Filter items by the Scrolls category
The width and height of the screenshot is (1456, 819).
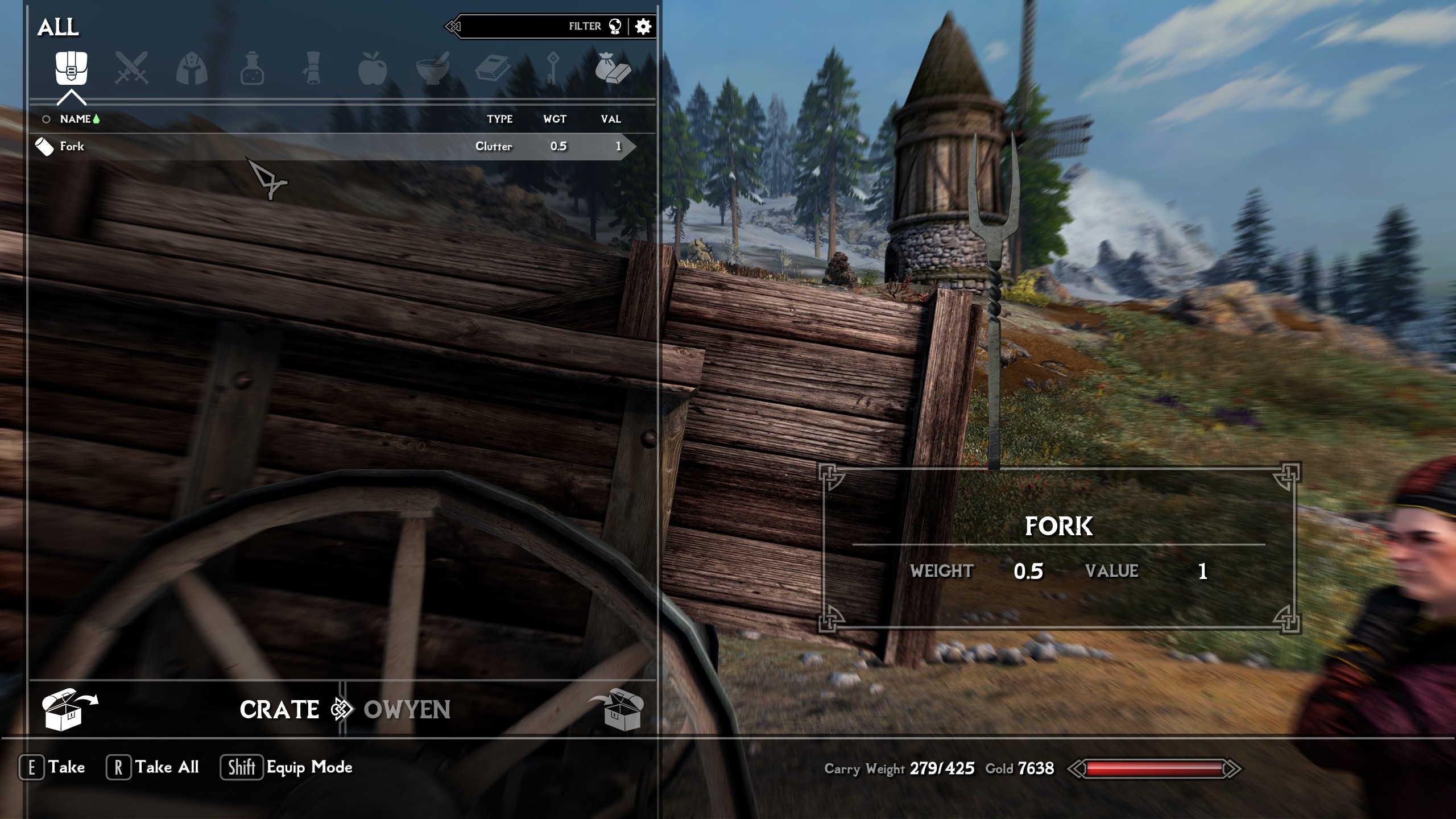(x=312, y=68)
